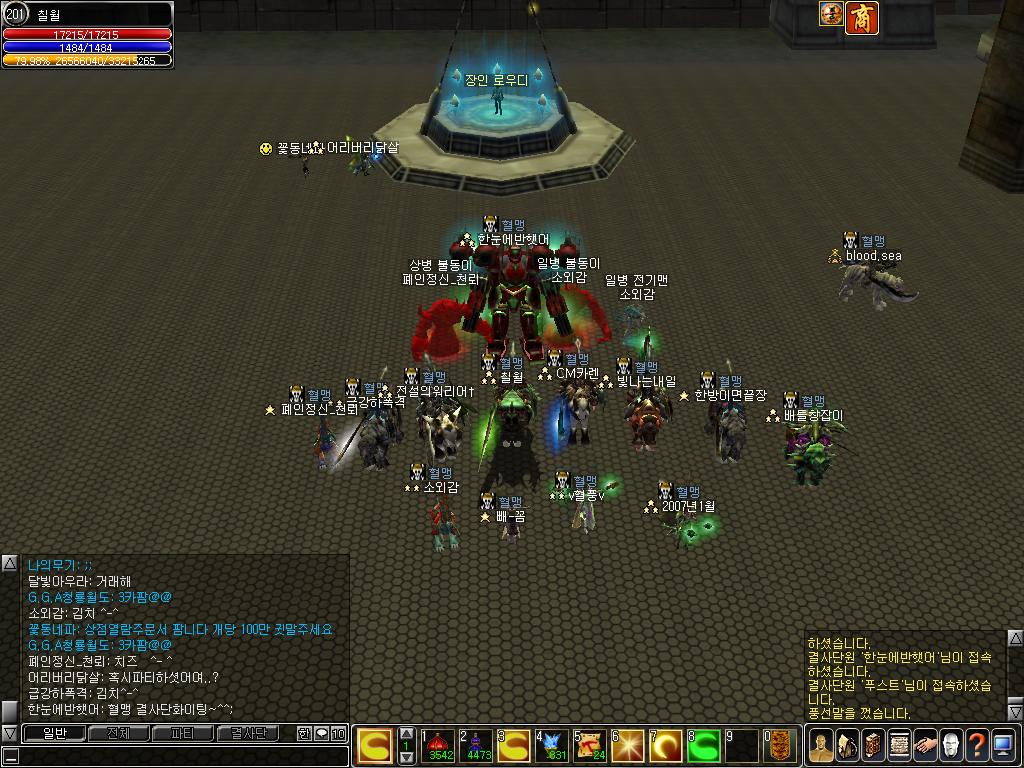Switch to the 전체 chat tab
This screenshot has height=768, width=1024.
pyautogui.click(x=118, y=734)
